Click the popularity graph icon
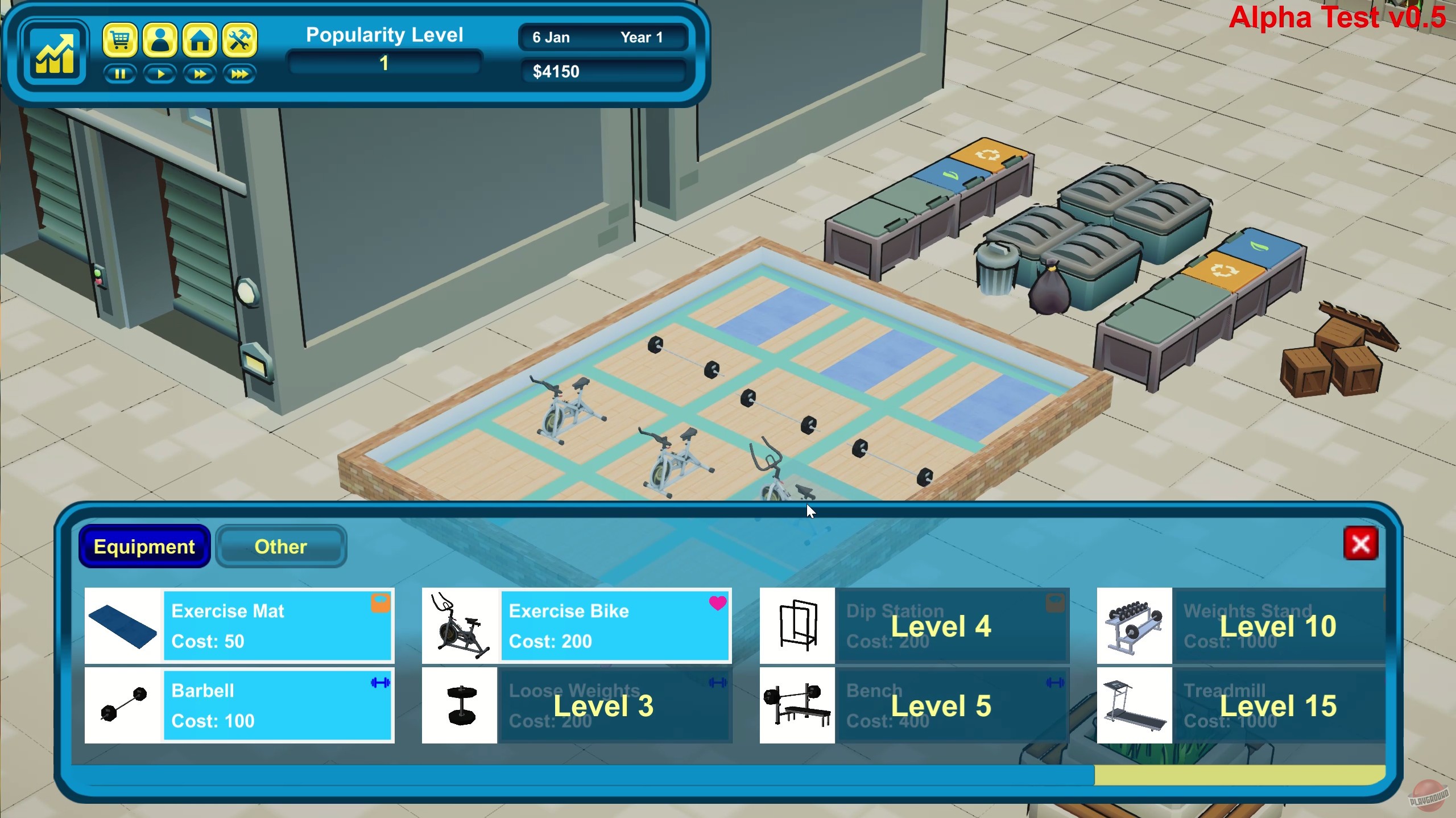This screenshot has height=818, width=1456. pyautogui.click(x=55, y=52)
